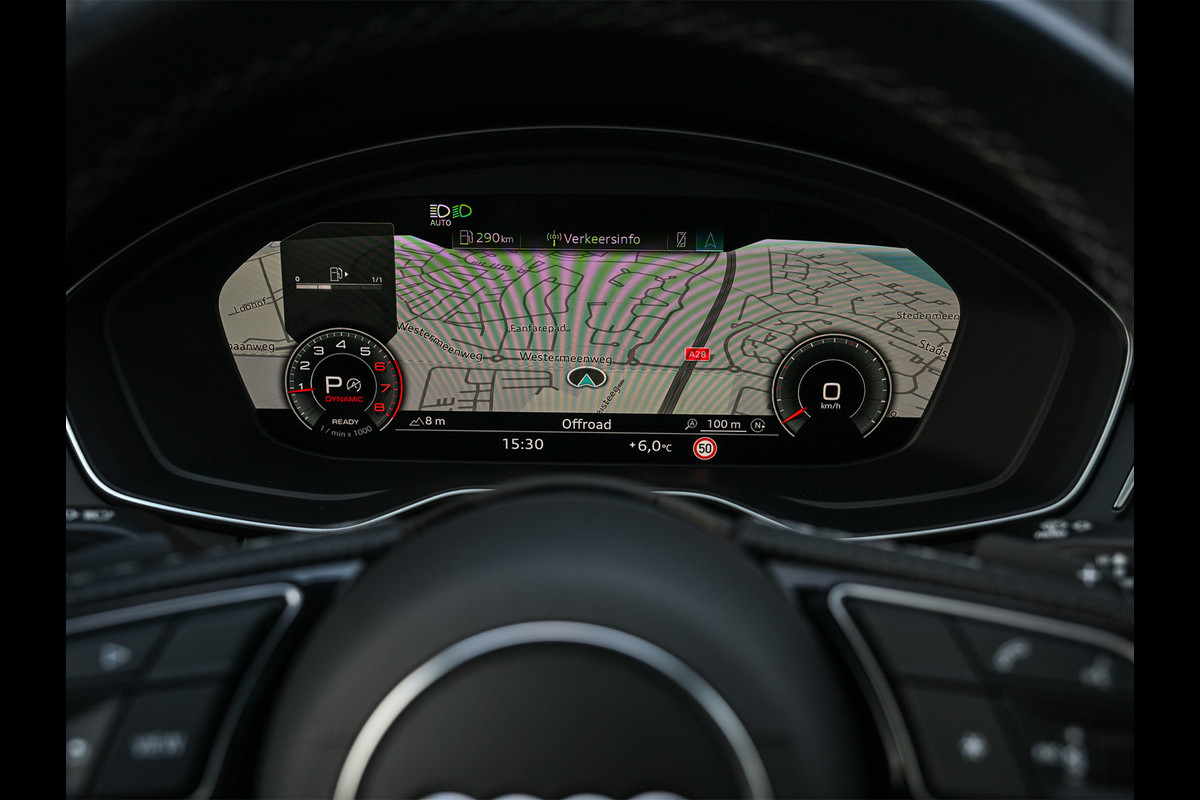Click the 50 speed limit sign icon
1200x800 pixels.
coord(705,448)
